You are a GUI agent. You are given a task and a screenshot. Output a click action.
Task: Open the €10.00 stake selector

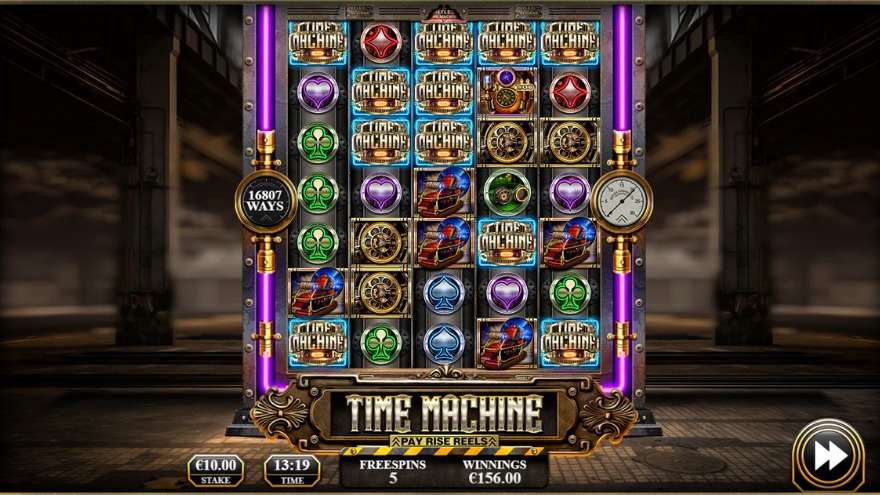[215, 469]
